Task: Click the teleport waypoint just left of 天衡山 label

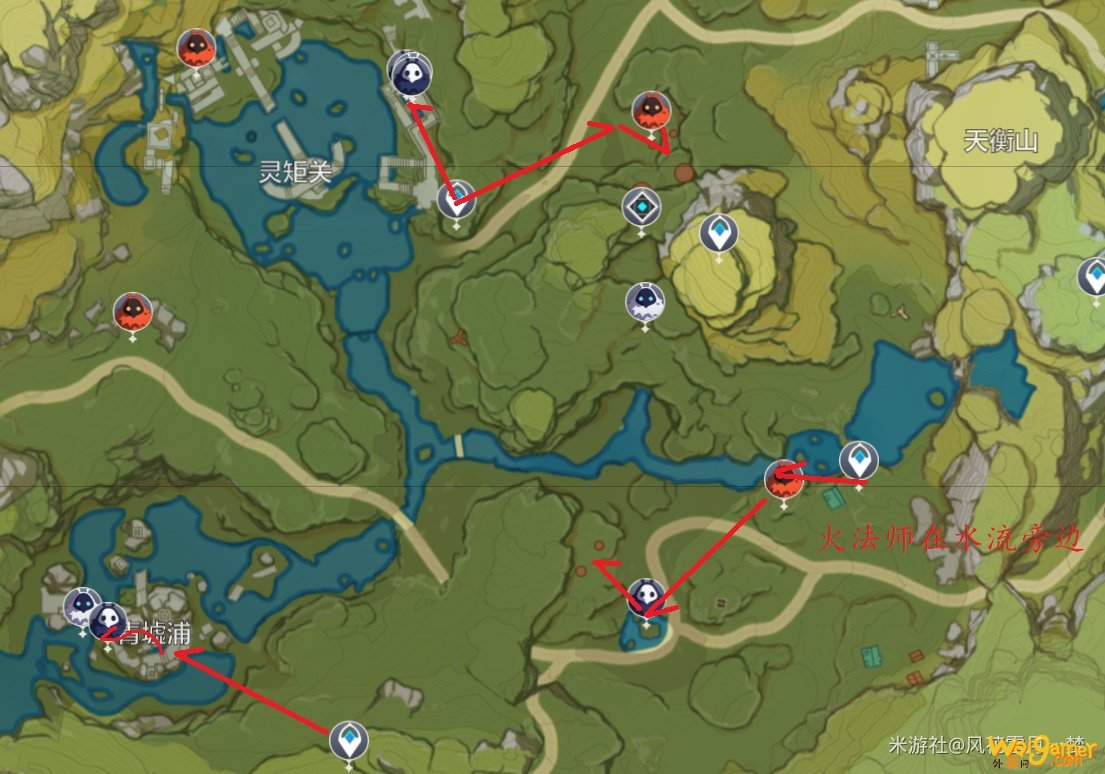Action: (x=717, y=233)
